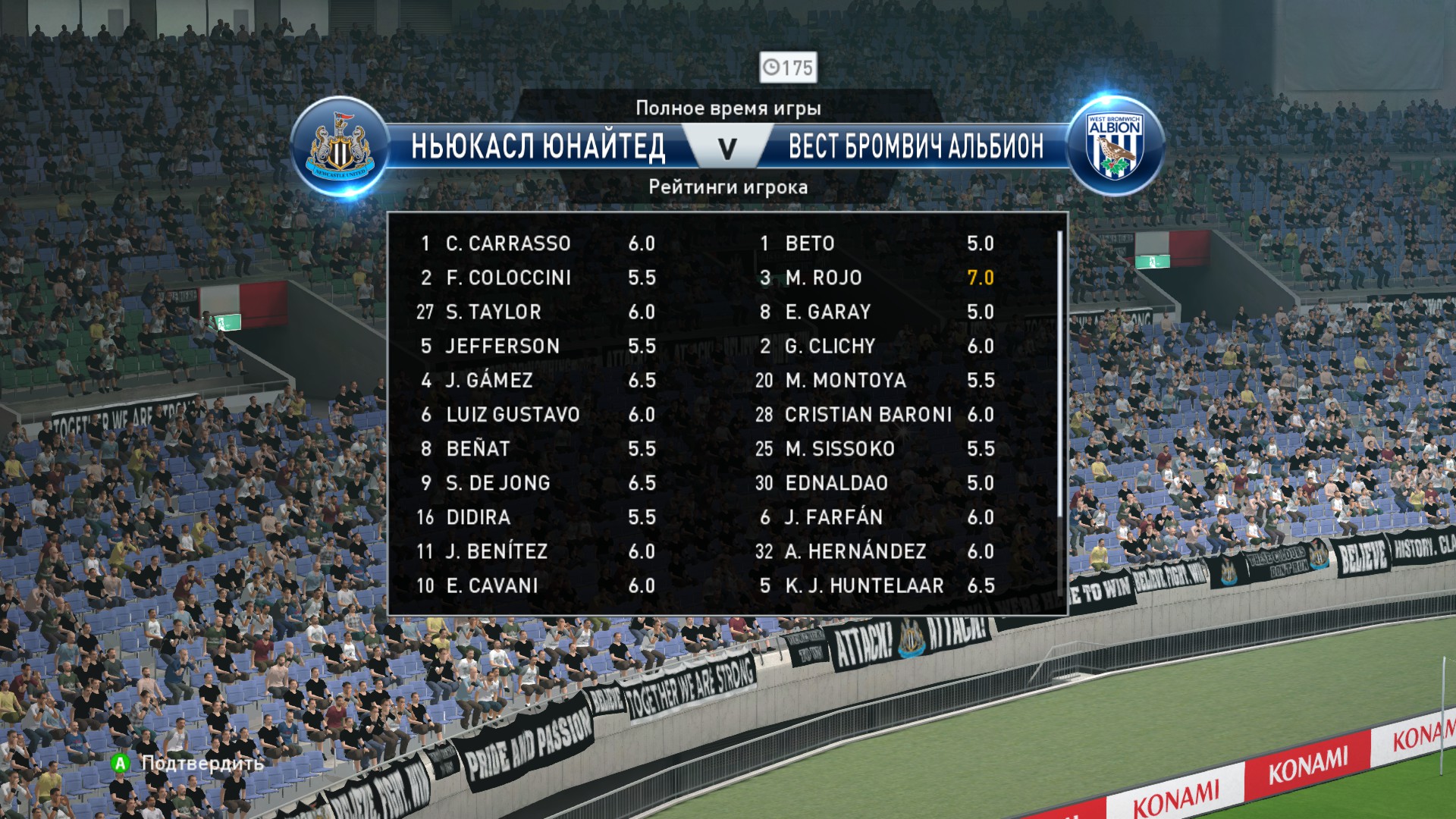This screenshot has width=1456, height=819.
Task: Click the player ratings list scrollbar
Action: point(1059,379)
